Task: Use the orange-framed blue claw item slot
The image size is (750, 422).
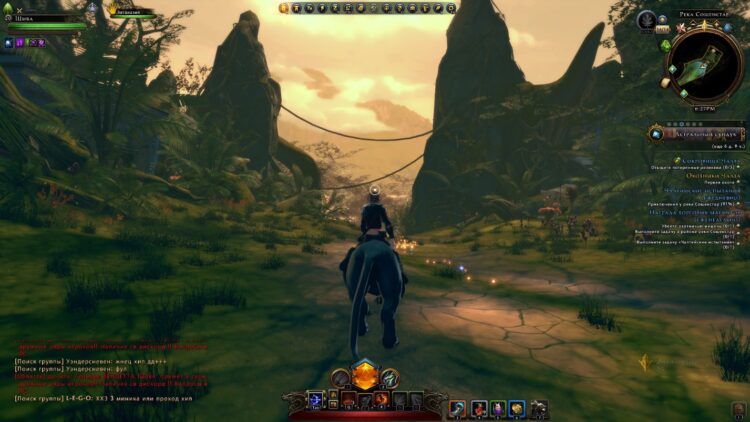Action: coord(457,408)
